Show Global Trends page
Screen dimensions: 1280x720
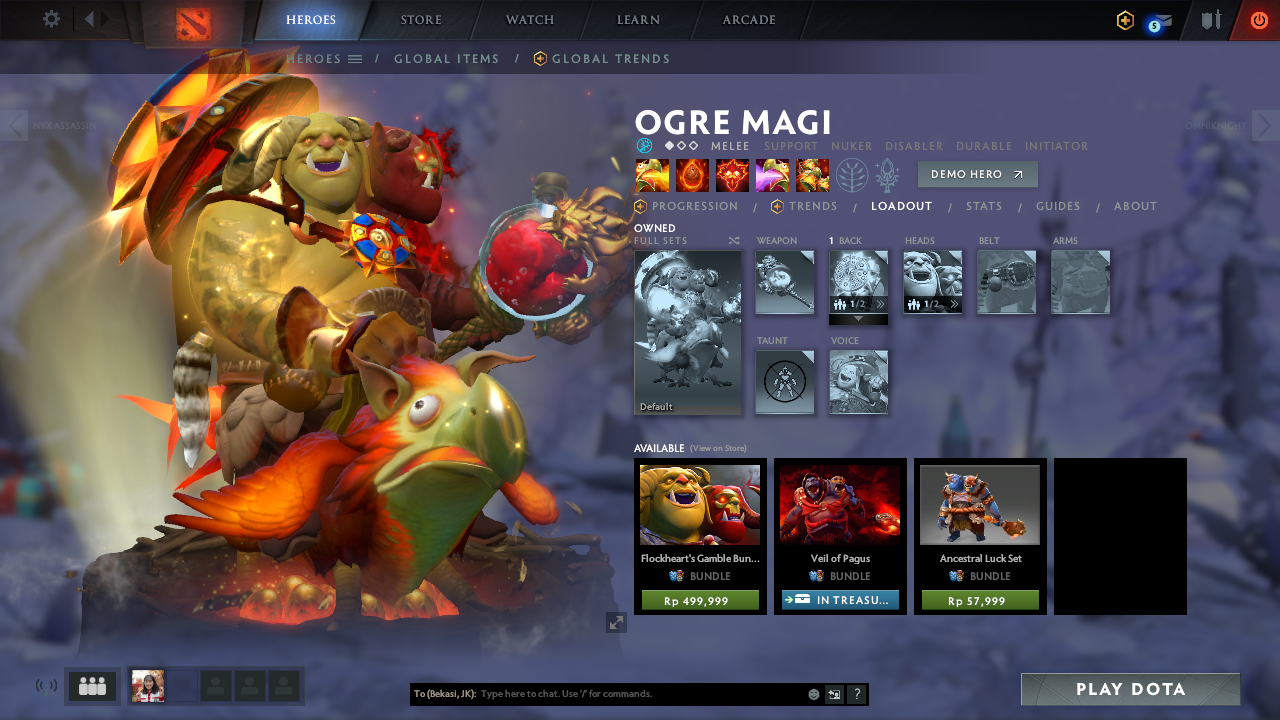pos(610,59)
